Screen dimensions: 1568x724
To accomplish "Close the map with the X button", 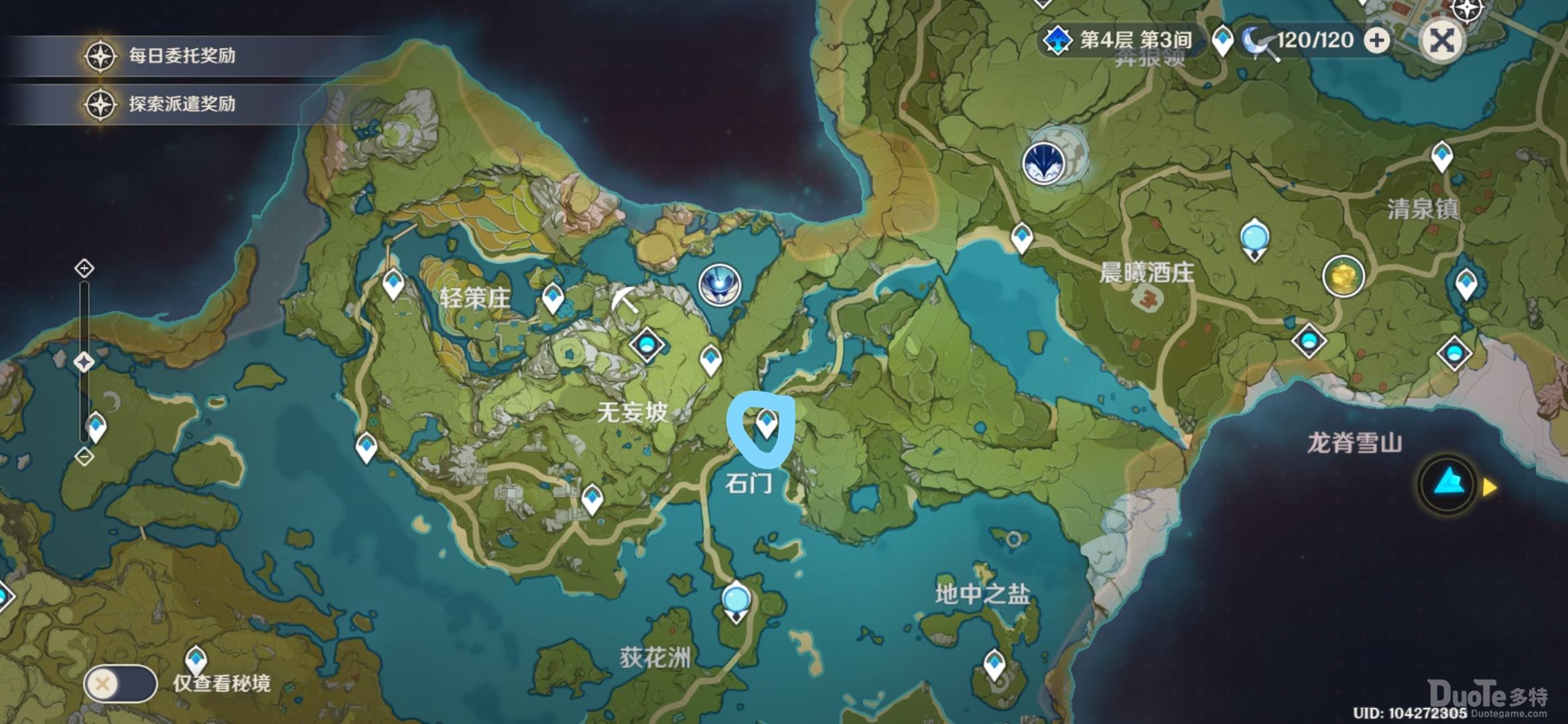I will pos(1441,40).
